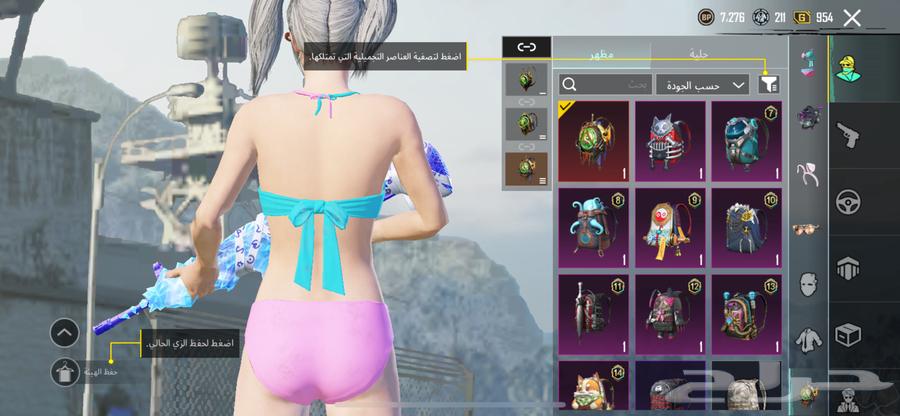Select the cat robot backpack skin

click(x=670, y=140)
